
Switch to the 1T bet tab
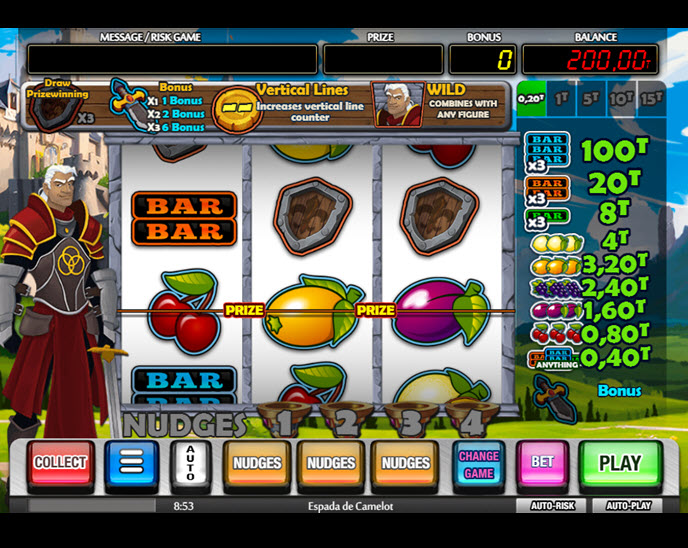tap(561, 99)
